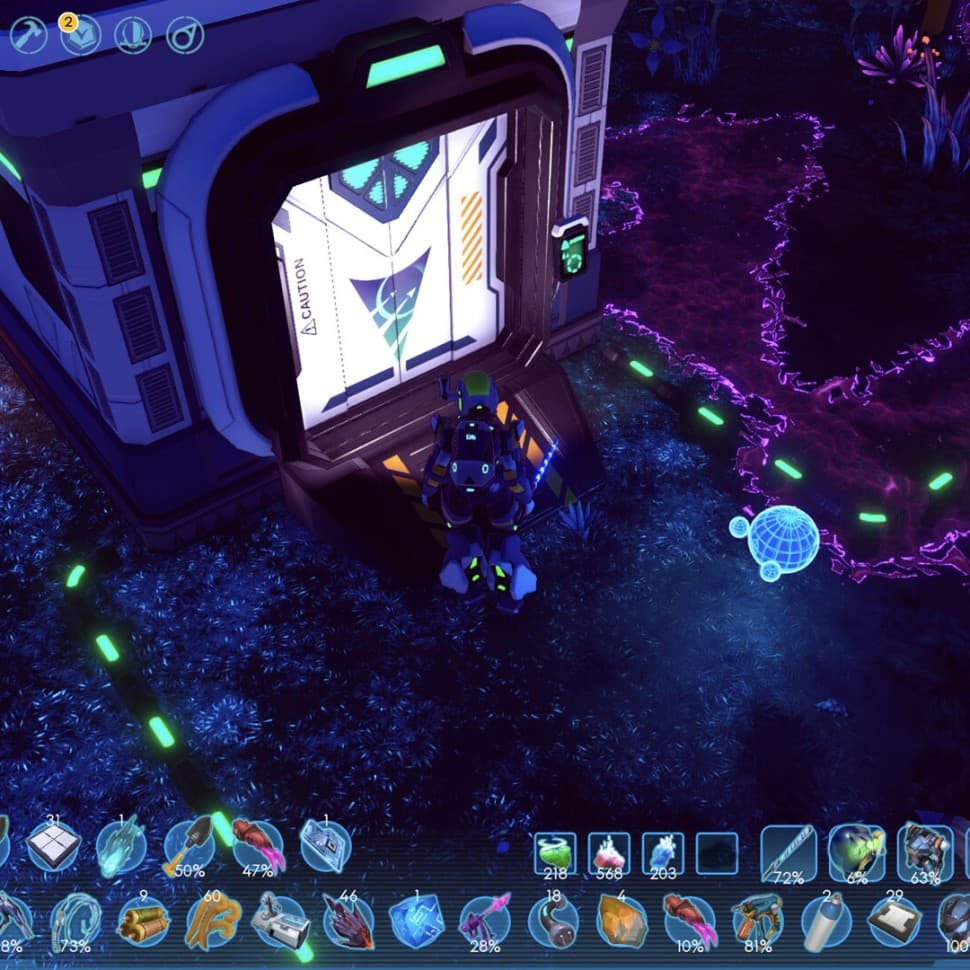Open the checkmark badge icon showing 2
This screenshot has height=970, width=970.
[81, 36]
